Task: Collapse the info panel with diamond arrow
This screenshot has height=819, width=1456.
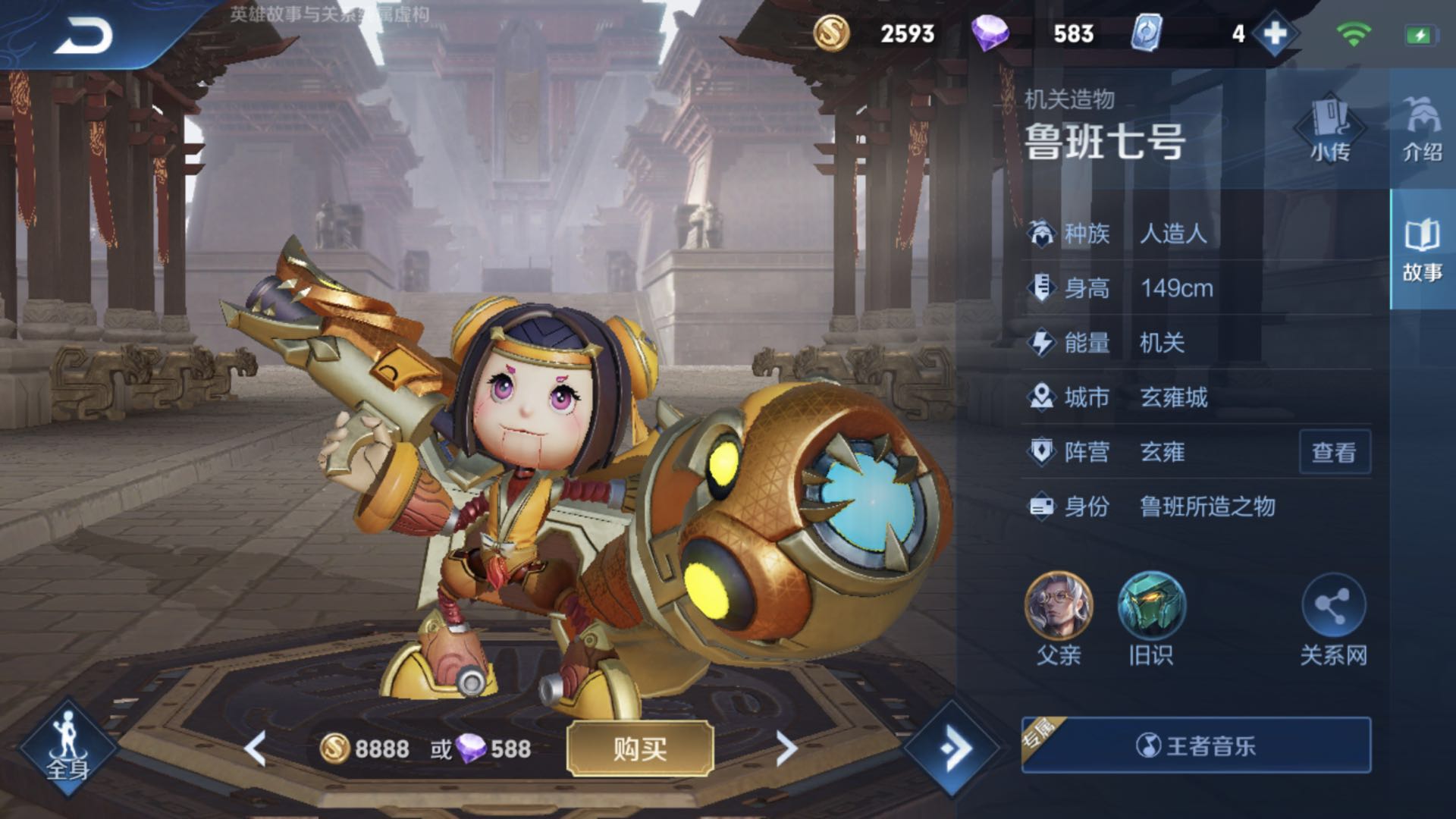Action: click(x=952, y=748)
